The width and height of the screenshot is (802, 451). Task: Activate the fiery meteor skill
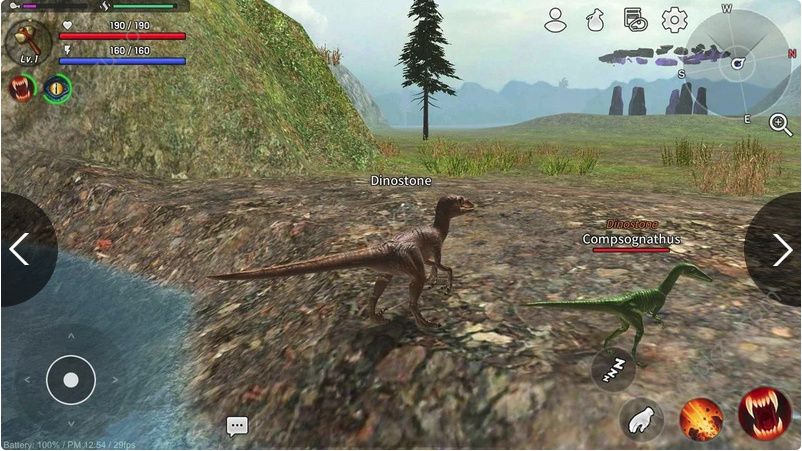pos(701,419)
